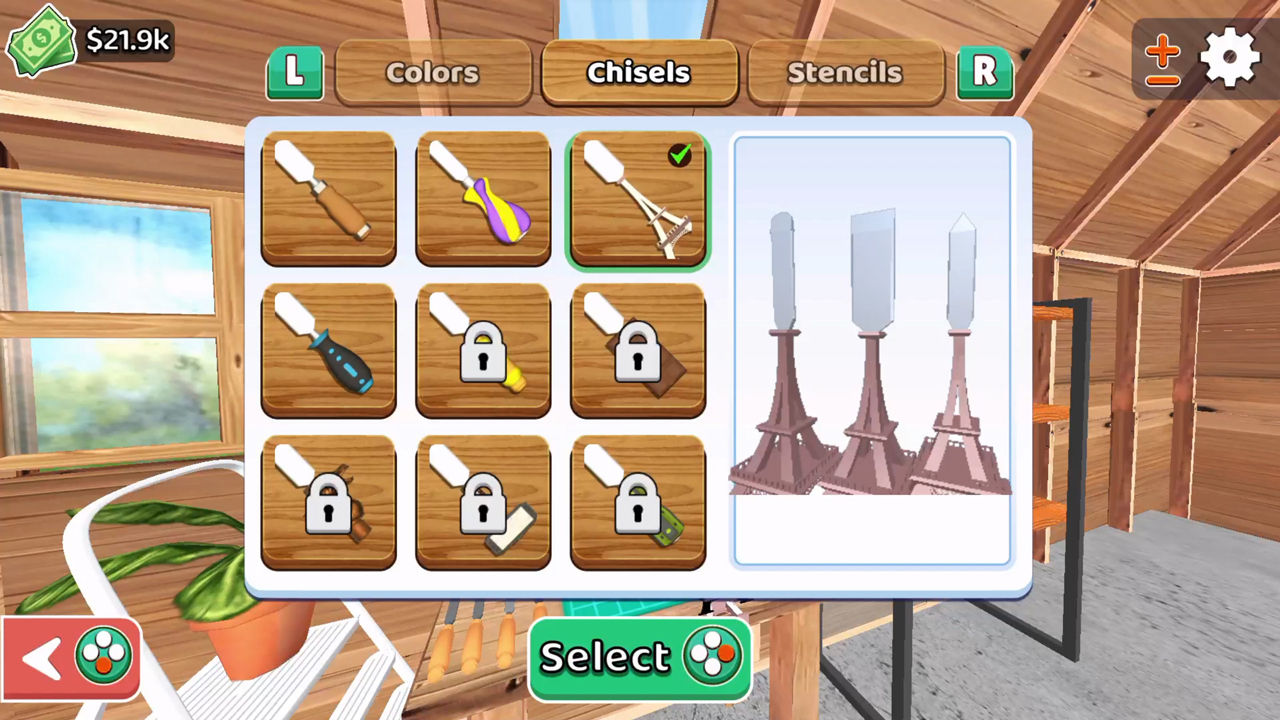This screenshot has height=720, width=1280.
Task: Tap the locked wooden chisel in middle row
Action: click(638, 350)
